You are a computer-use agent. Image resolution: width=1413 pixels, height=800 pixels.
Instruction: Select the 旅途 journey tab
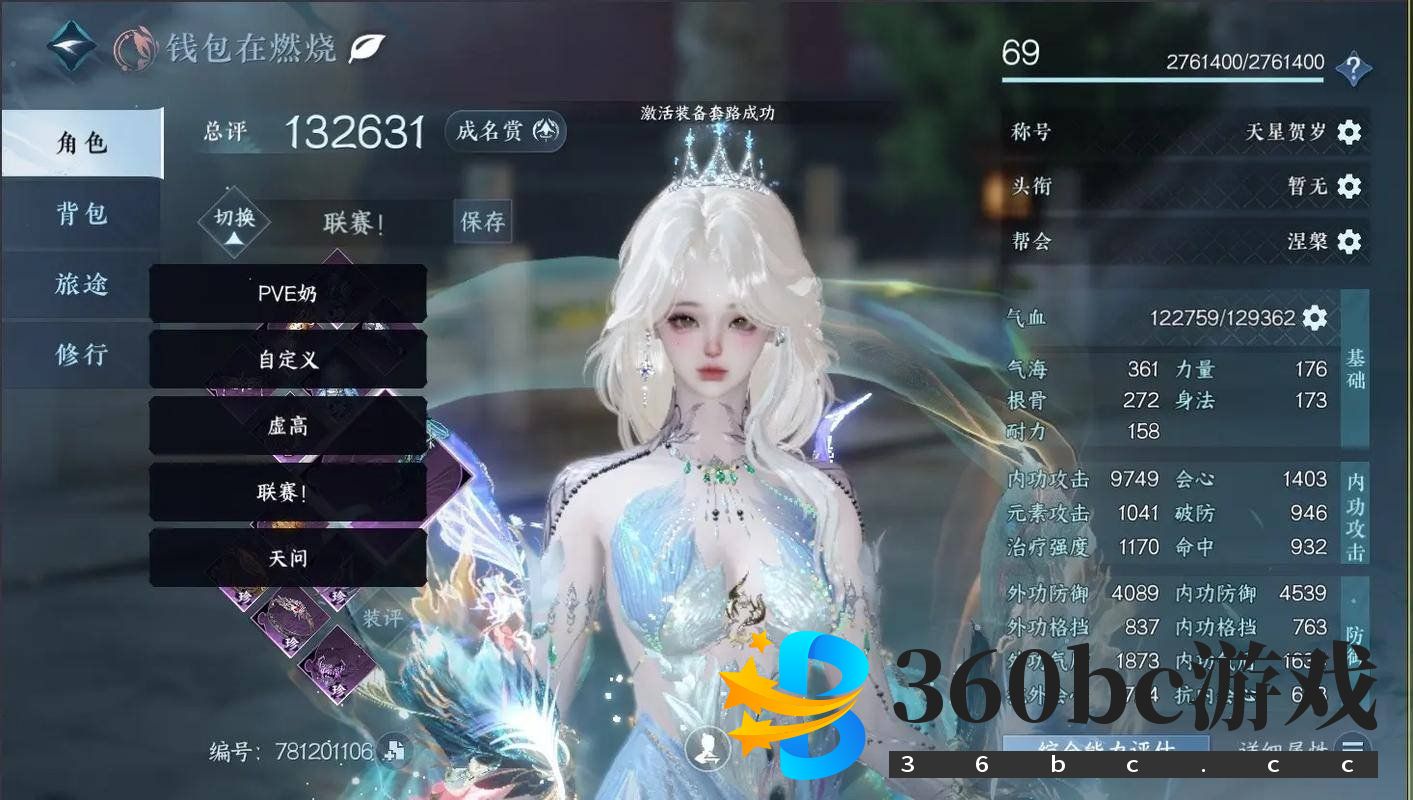pos(81,284)
